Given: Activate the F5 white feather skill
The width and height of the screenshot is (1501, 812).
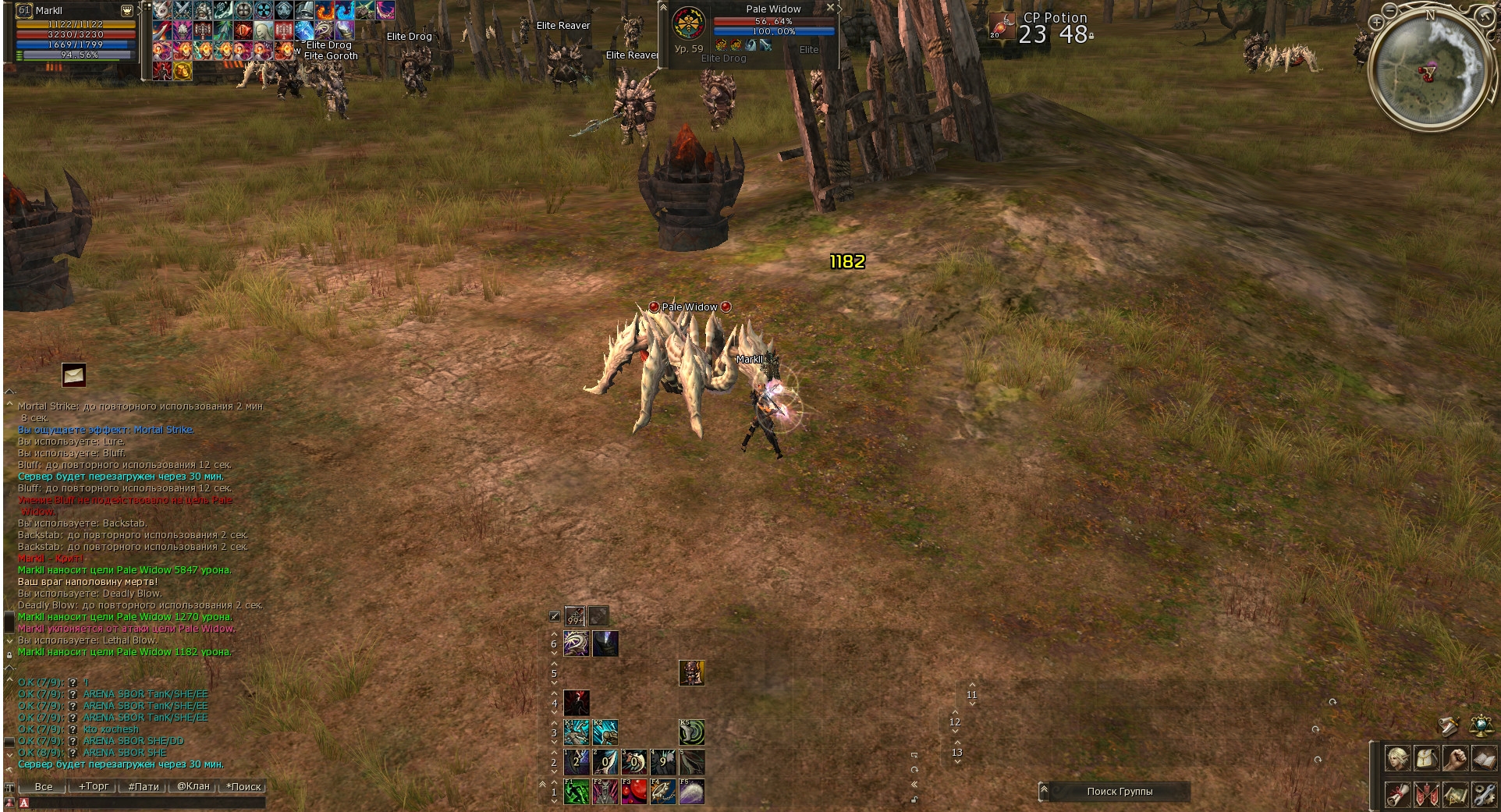Looking at the screenshot, I should (x=692, y=792).
